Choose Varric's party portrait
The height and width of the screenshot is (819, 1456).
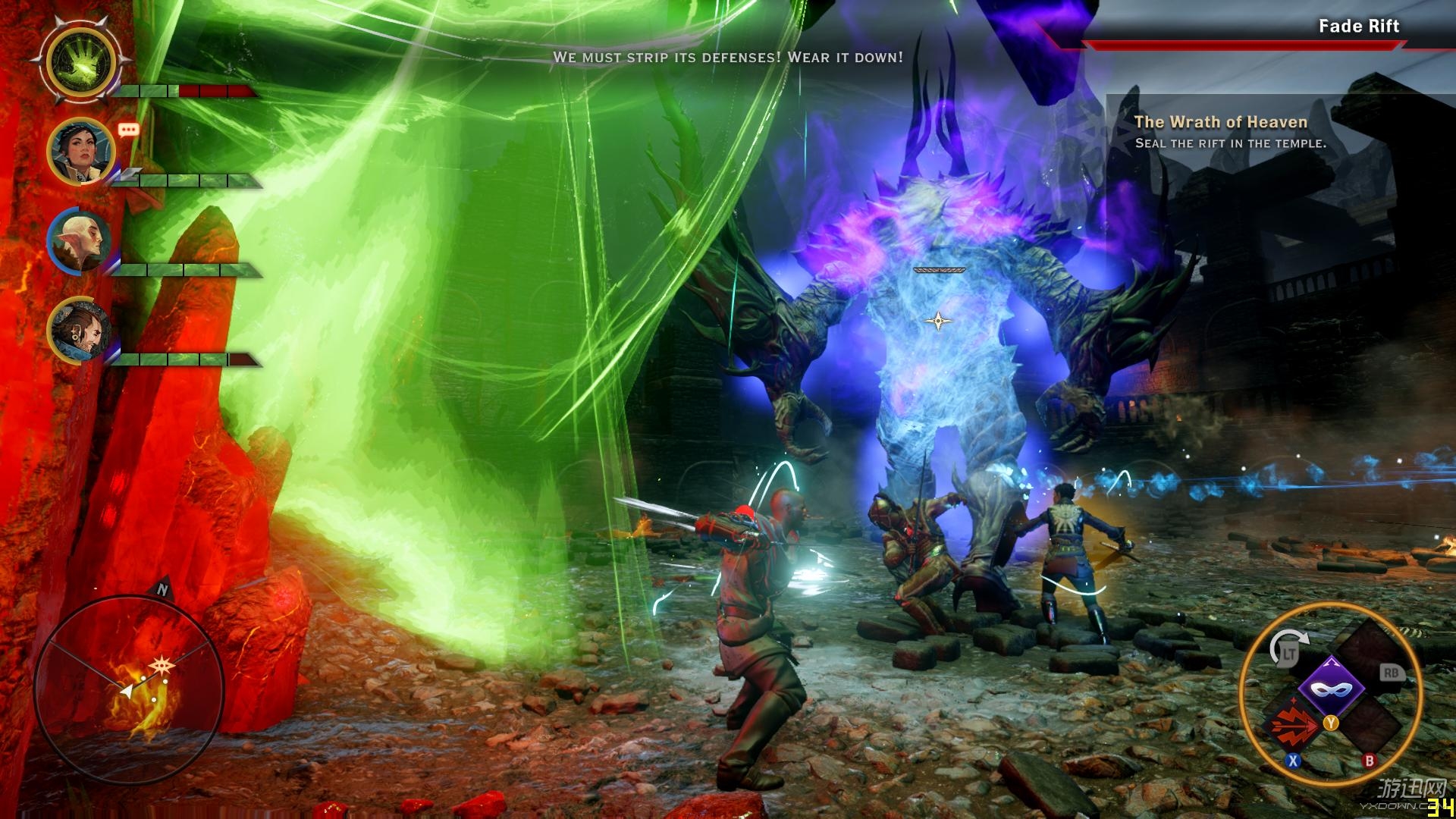pos(80,331)
